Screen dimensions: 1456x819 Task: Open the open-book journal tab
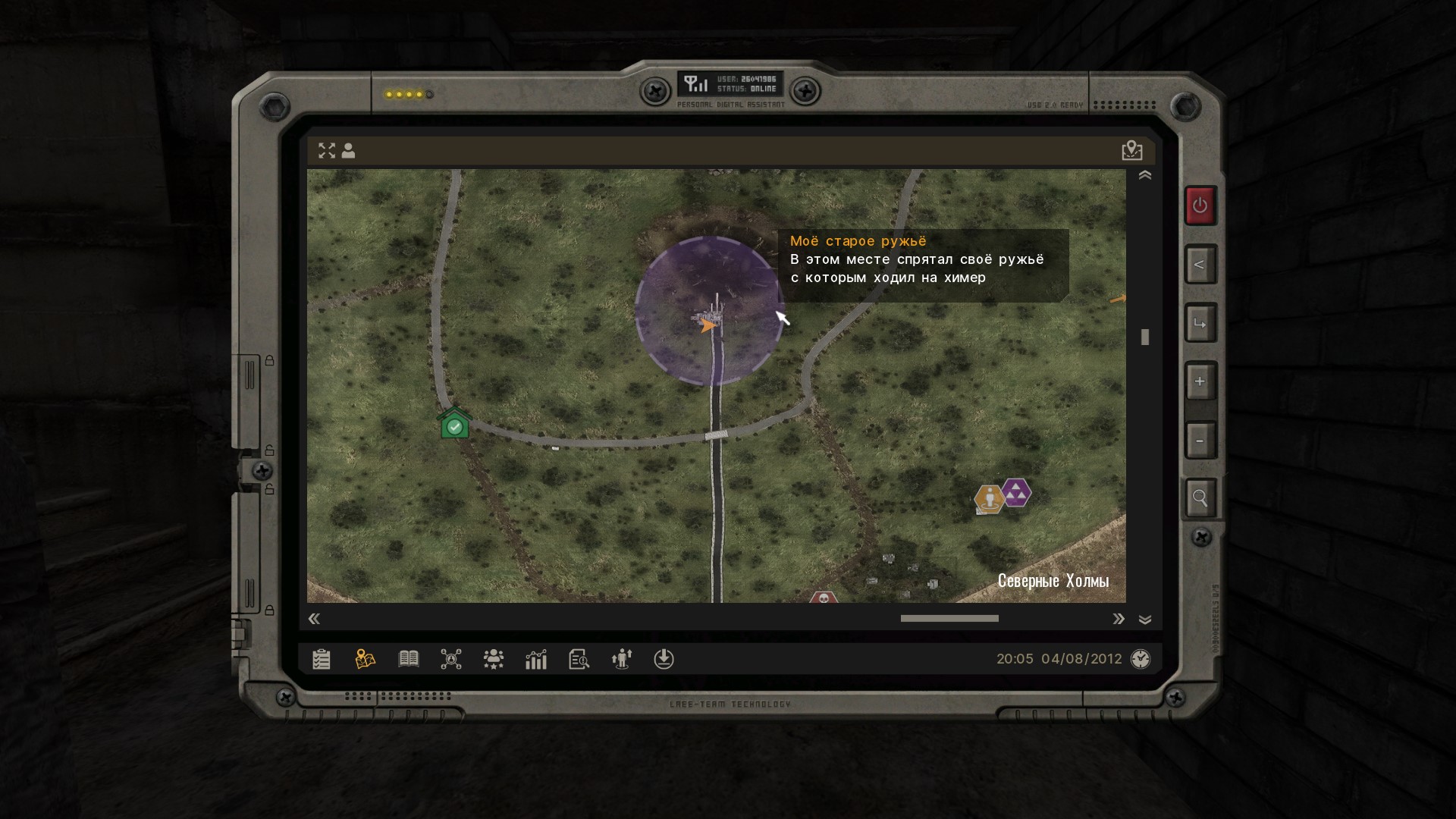[x=409, y=659]
